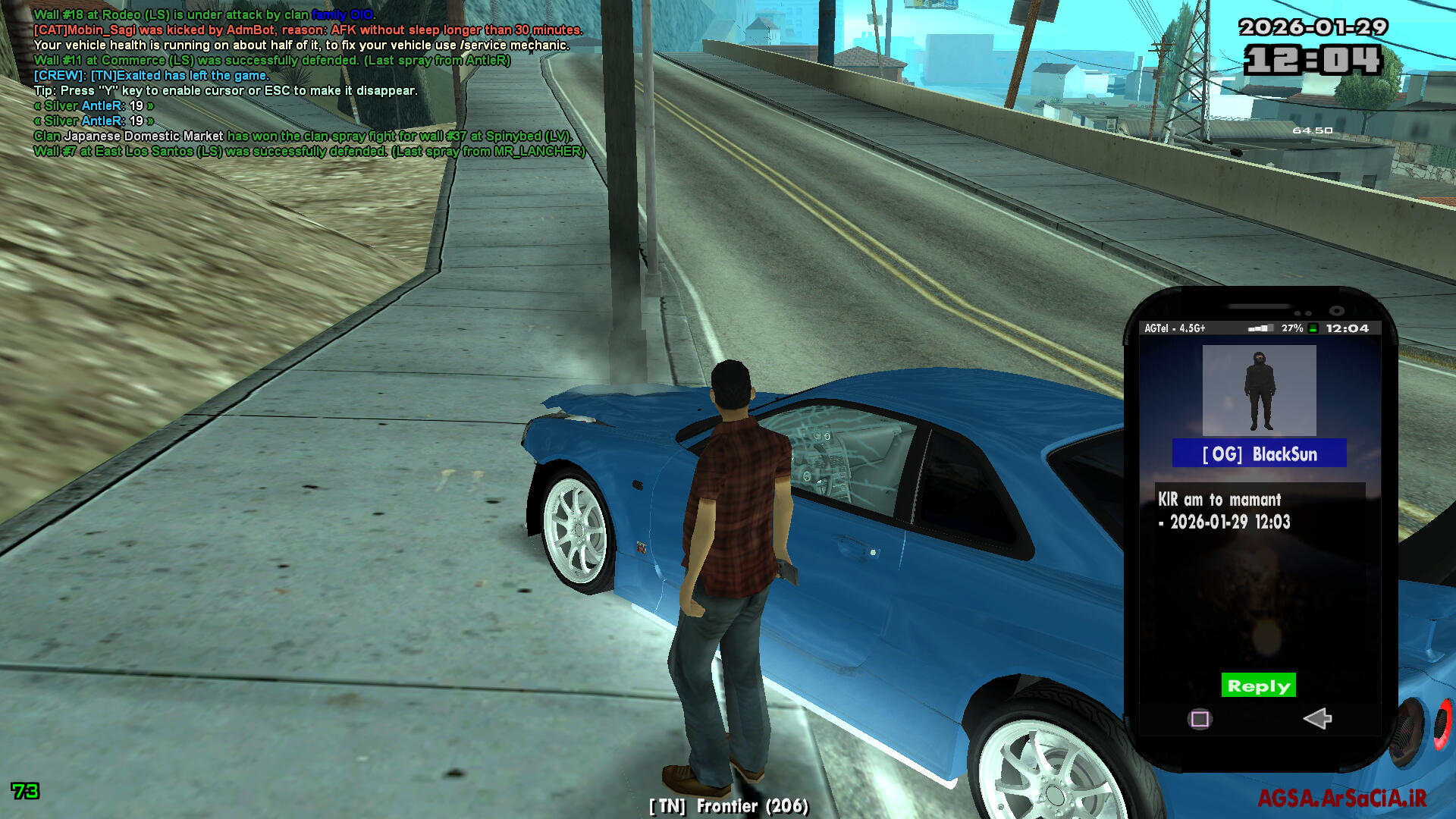Tap the green Reply button
Screen dimensions: 1456x819
click(1258, 686)
